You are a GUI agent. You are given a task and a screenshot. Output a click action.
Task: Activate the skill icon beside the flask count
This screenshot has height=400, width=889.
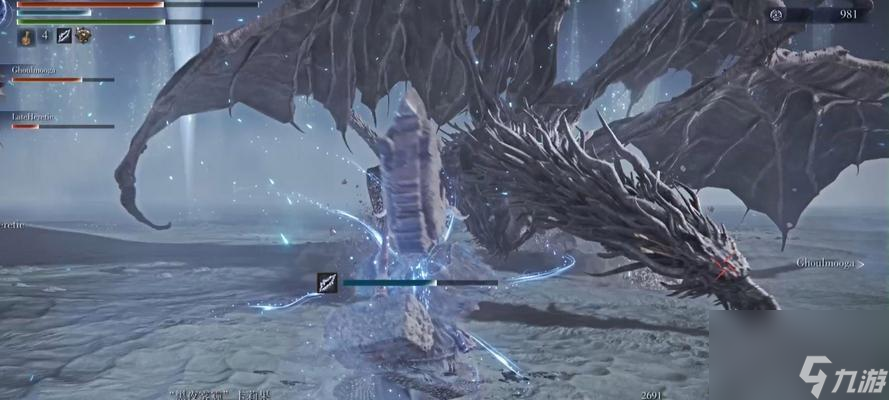(x=64, y=37)
